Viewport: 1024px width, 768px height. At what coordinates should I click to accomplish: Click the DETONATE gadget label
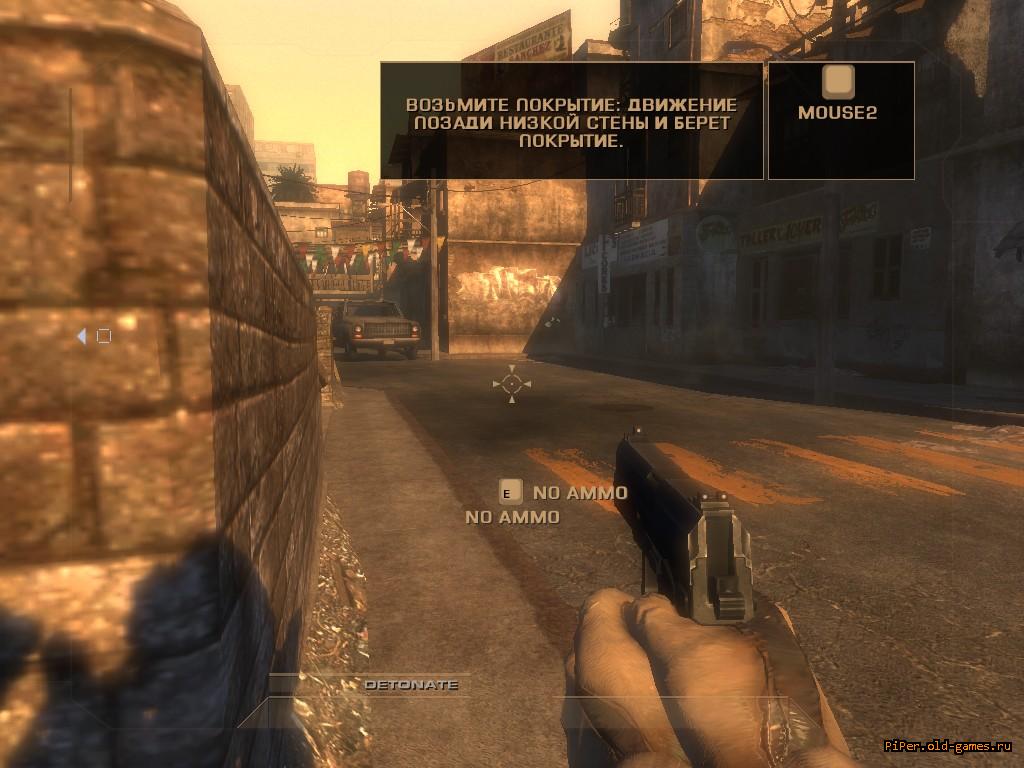411,685
